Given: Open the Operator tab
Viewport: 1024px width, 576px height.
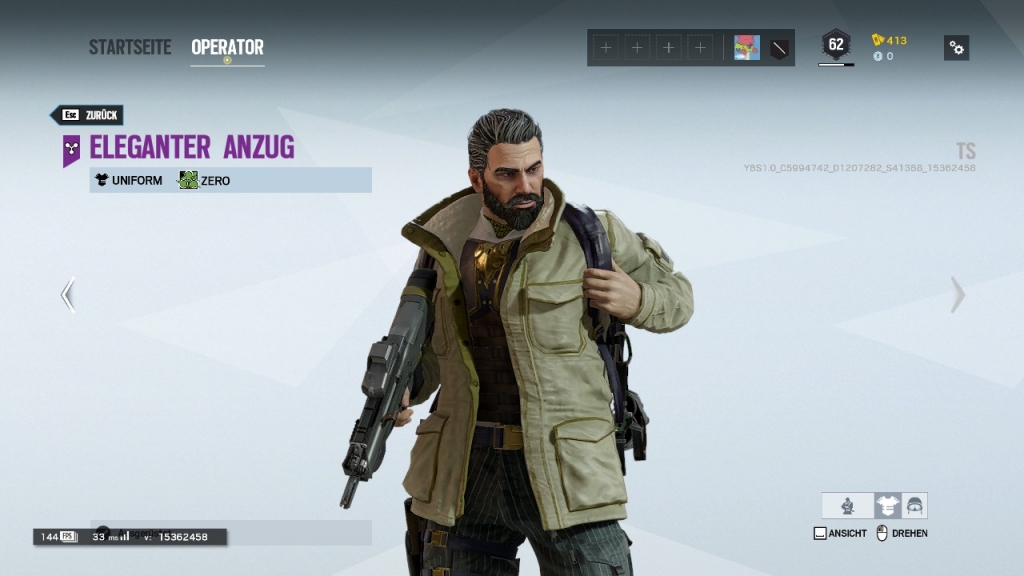Looking at the screenshot, I should 227,47.
